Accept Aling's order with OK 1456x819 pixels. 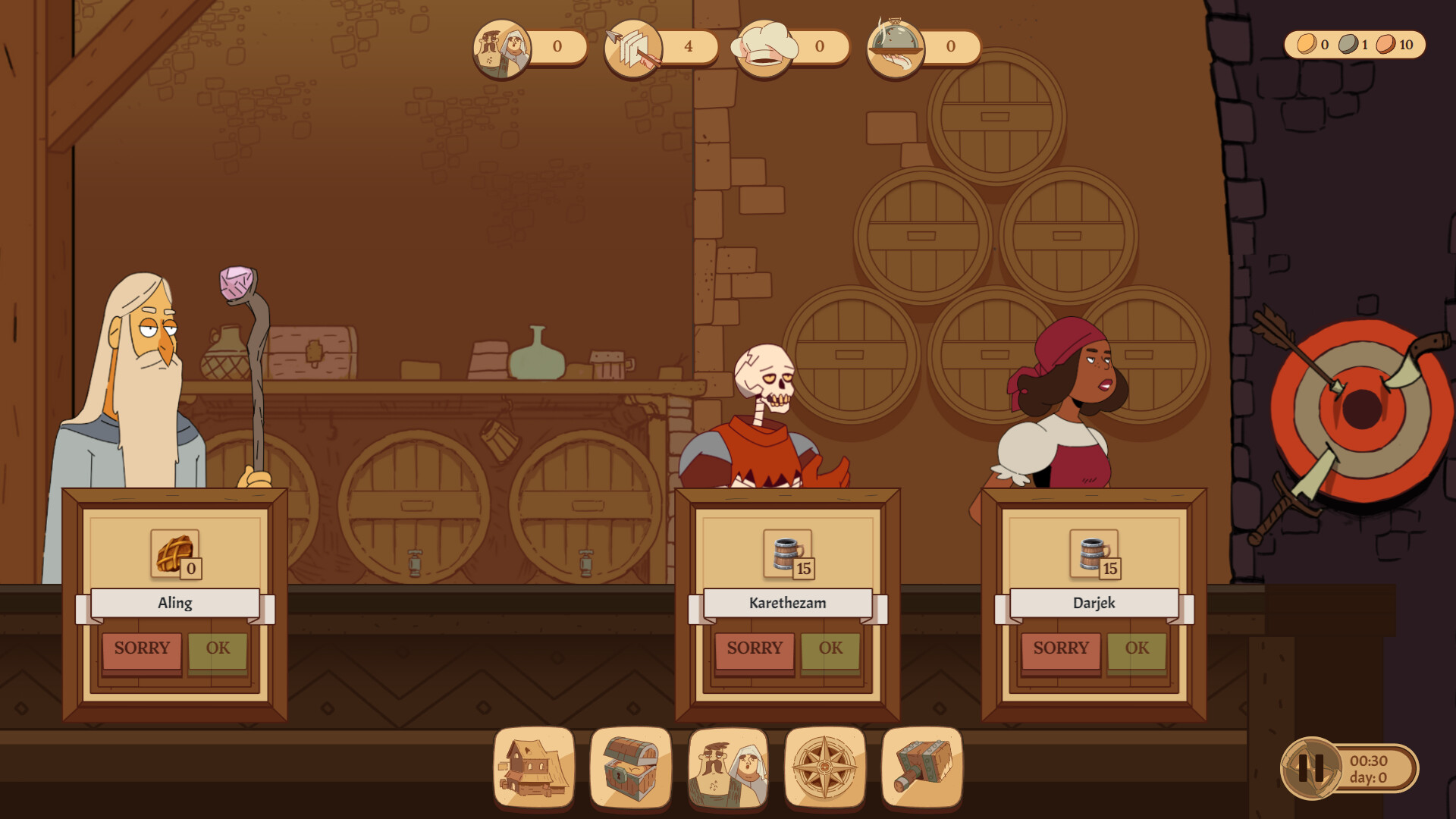pyautogui.click(x=218, y=648)
